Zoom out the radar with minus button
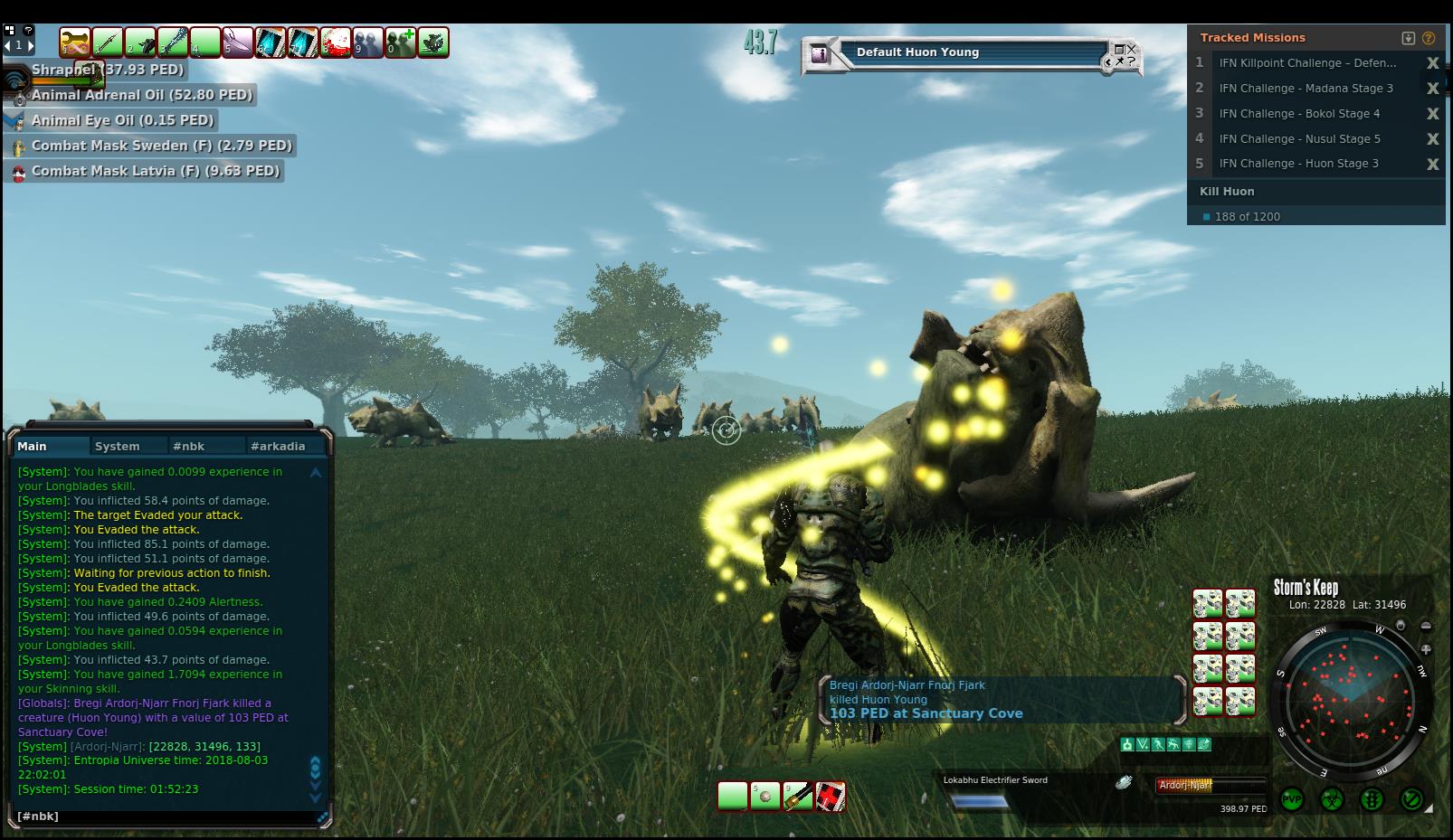The image size is (1453, 840). pyautogui.click(x=1426, y=626)
